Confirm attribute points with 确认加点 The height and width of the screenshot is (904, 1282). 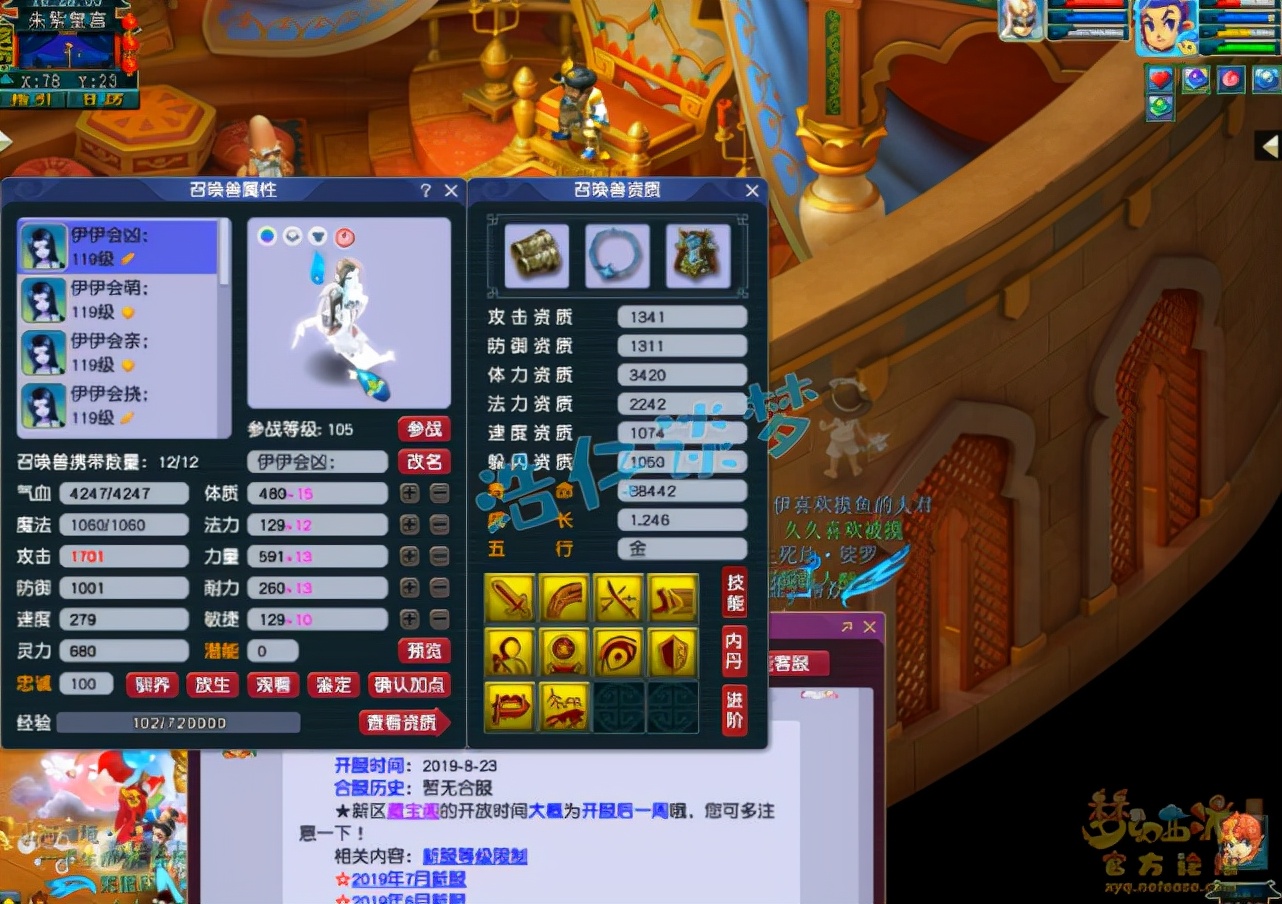click(412, 685)
